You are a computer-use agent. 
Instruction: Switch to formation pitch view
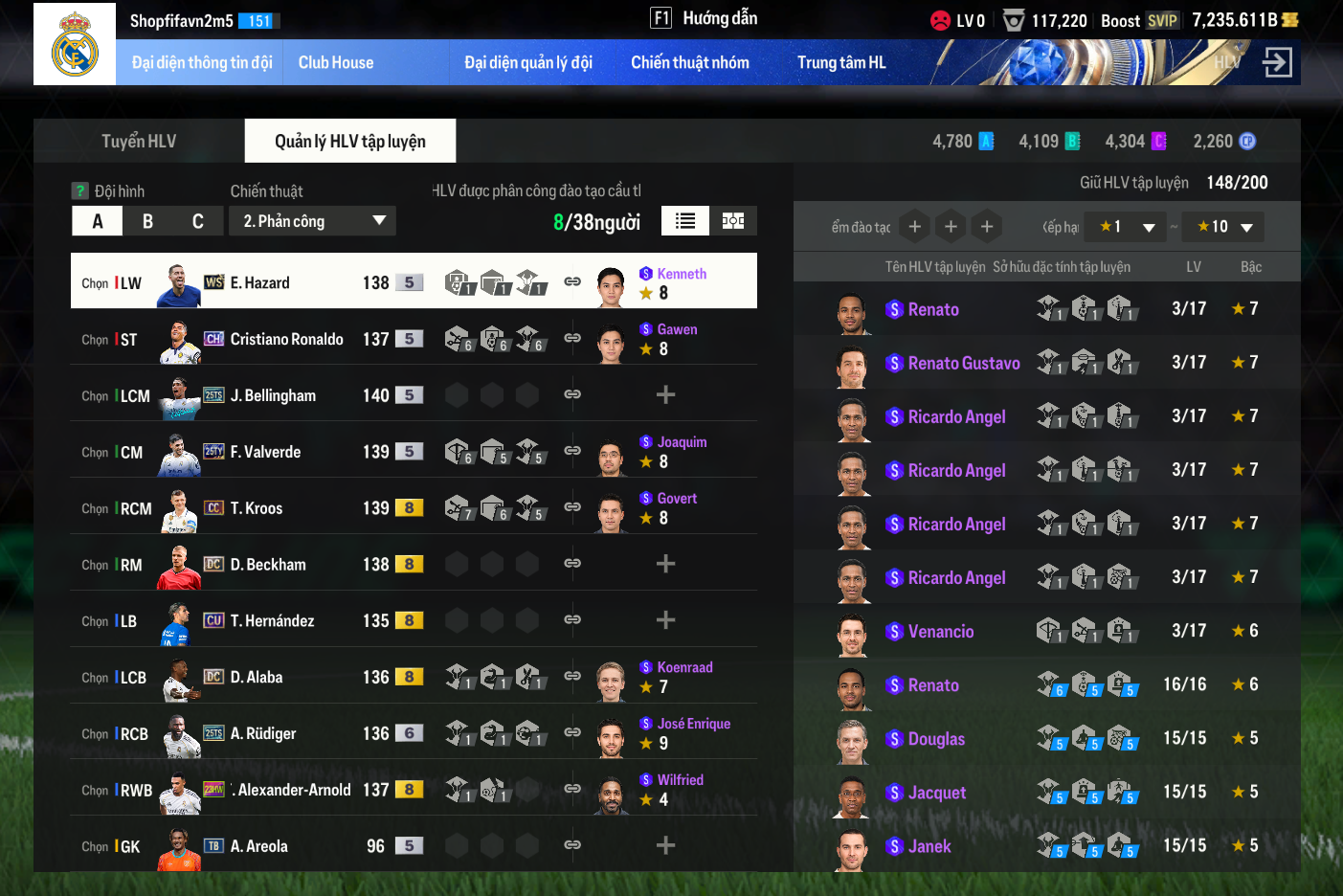[x=733, y=221]
